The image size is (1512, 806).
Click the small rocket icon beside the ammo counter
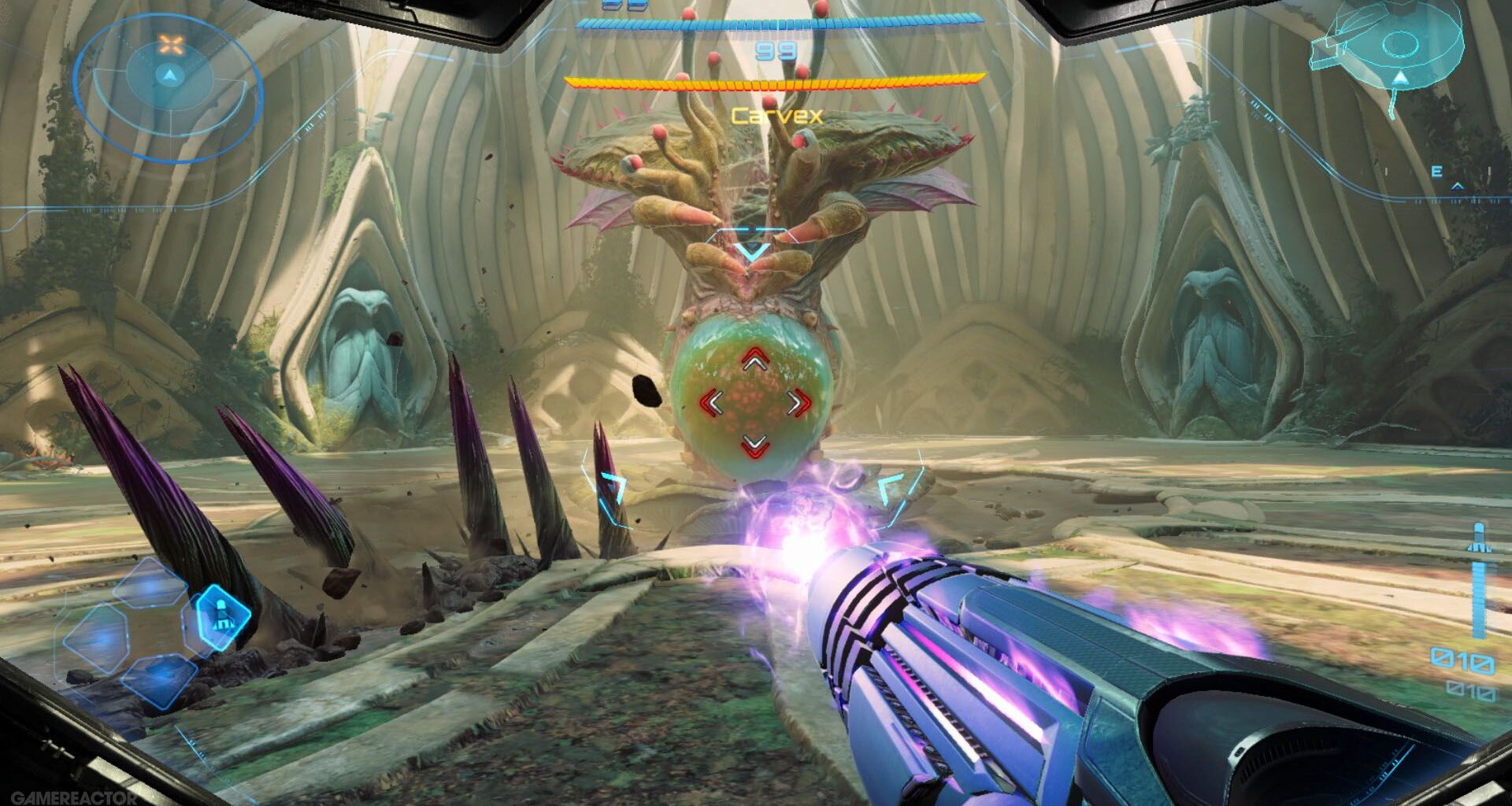point(1479,538)
